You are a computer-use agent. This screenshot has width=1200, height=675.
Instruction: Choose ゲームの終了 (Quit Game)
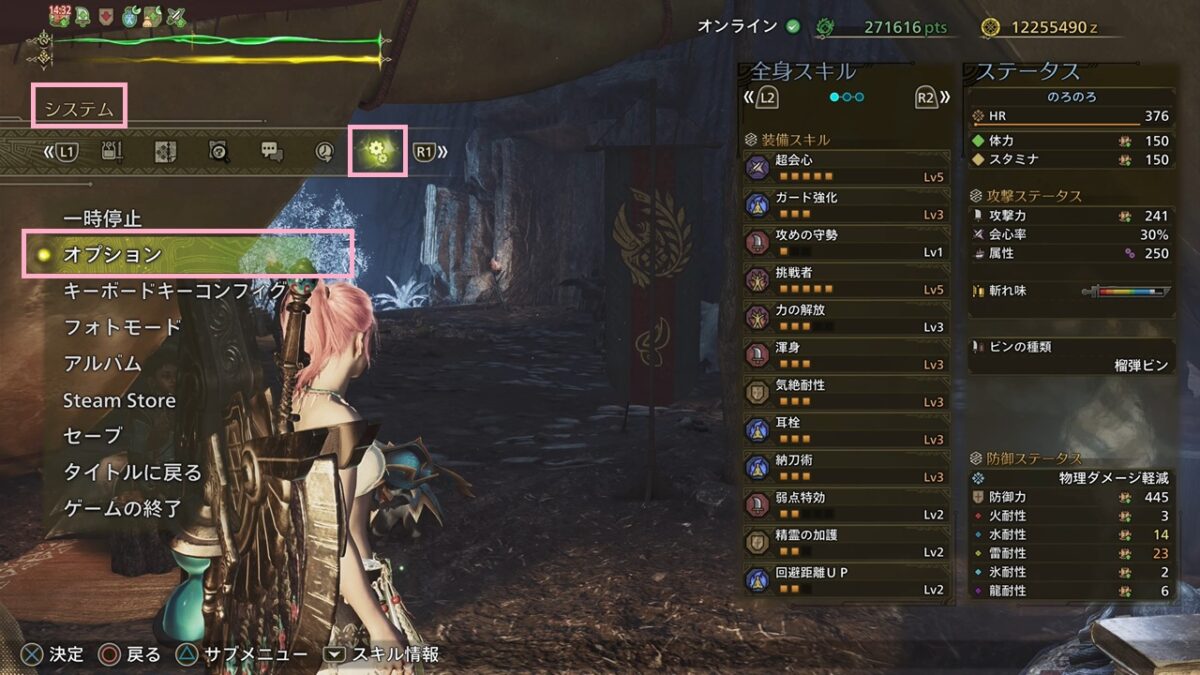point(122,508)
